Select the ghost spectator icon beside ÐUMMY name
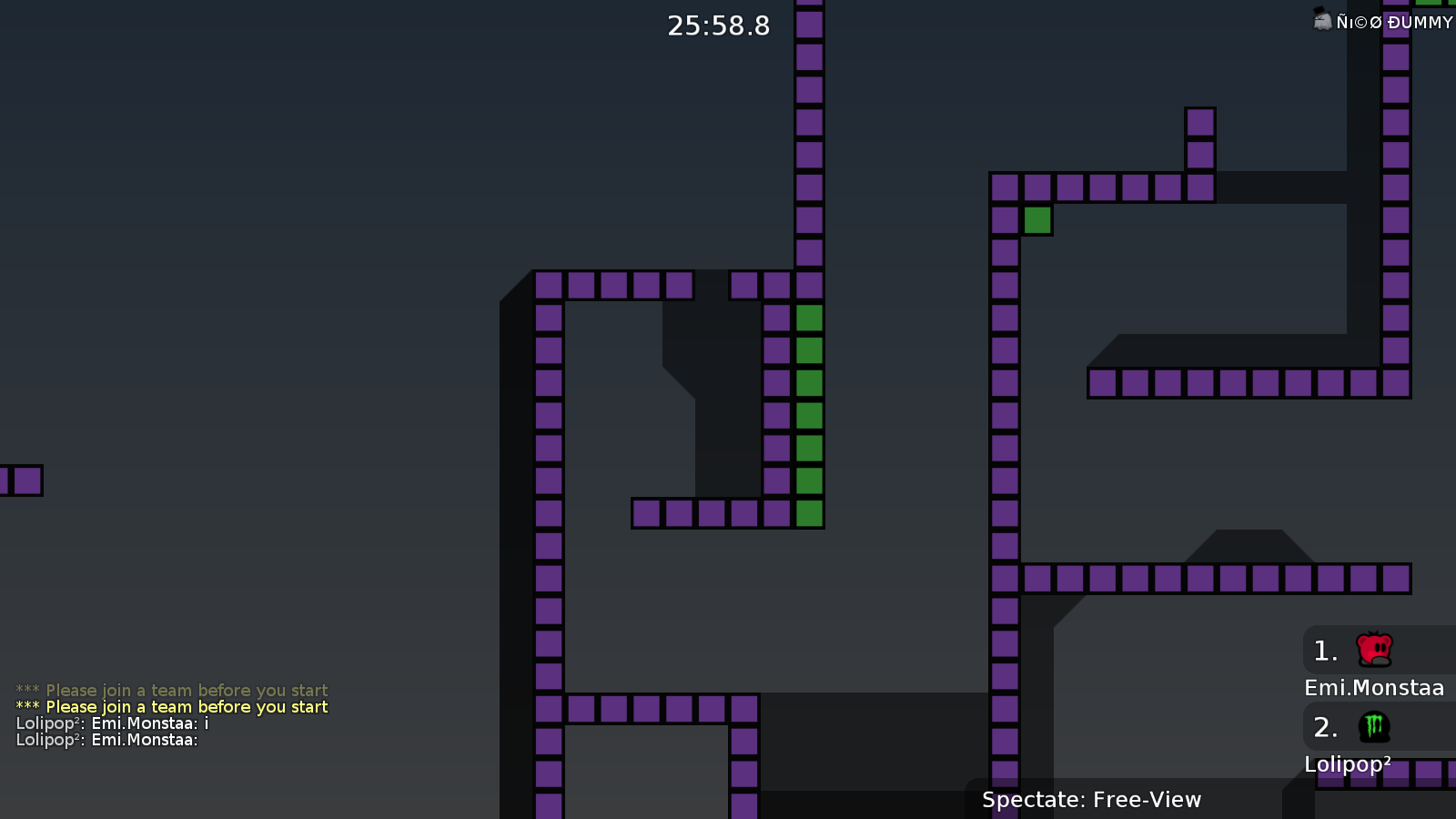 coord(1322,20)
